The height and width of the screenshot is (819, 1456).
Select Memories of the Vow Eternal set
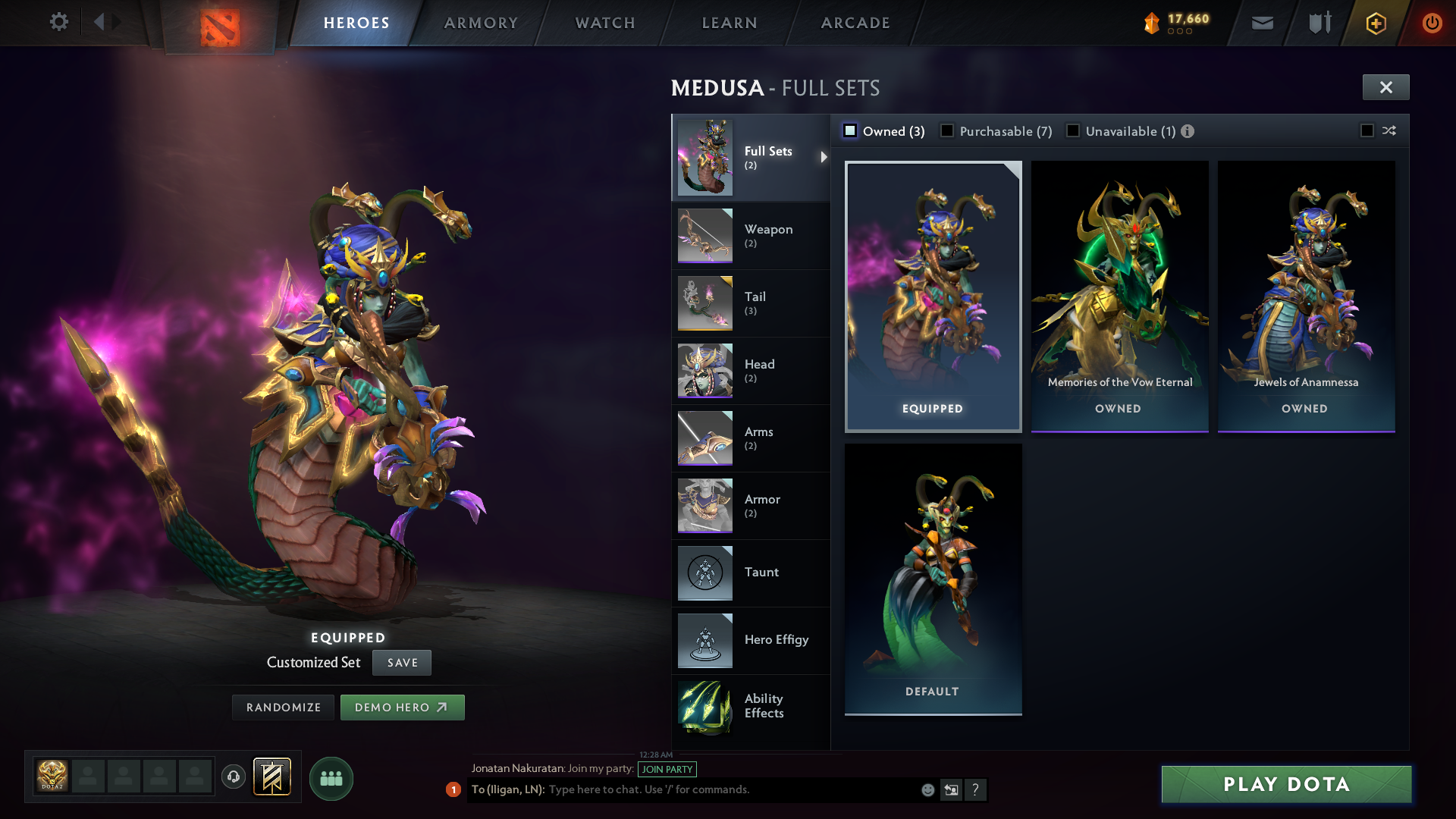click(1119, 296)
